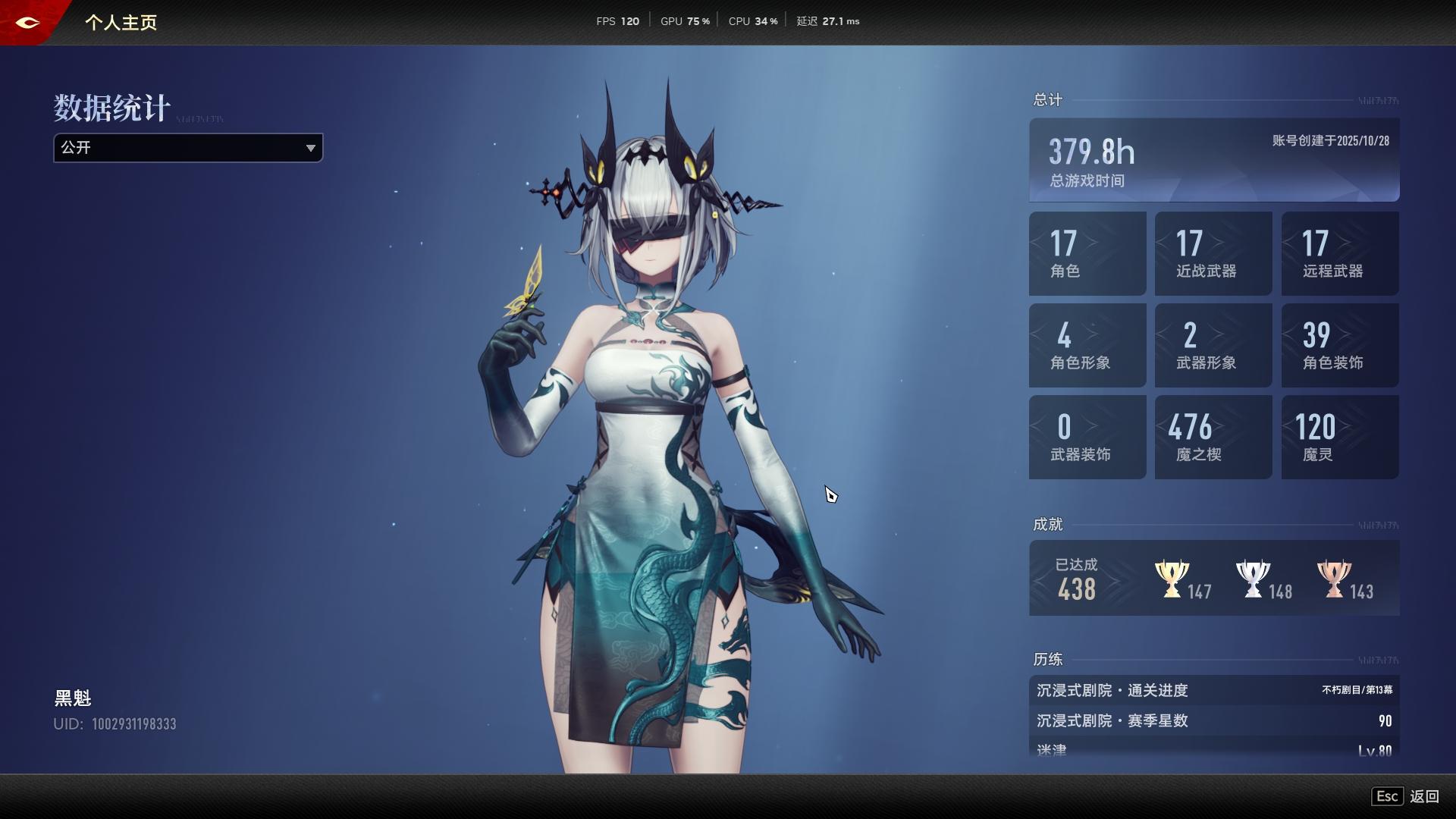Open the 已达成 438 achievements panel
The height and width of the screenshot is (819, 1456).
click(1077, 579)
